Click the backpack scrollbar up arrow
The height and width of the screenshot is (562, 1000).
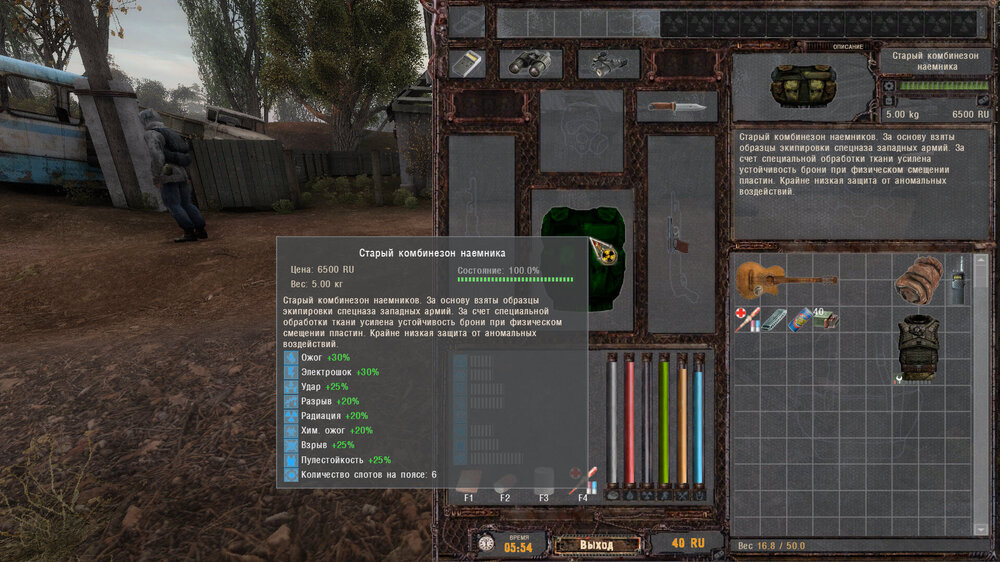[x=979, y=257]
